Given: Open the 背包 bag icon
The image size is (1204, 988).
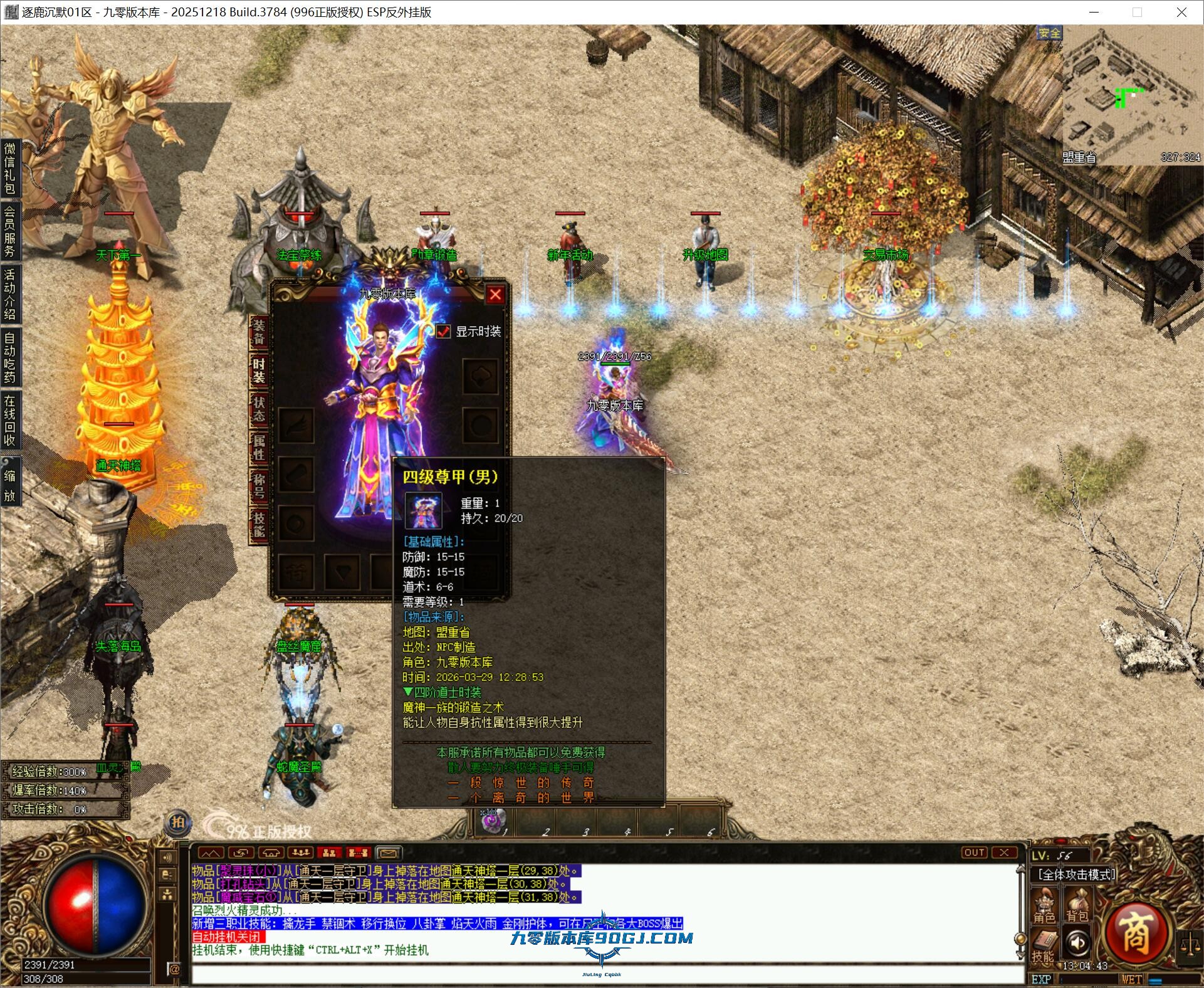Looking at the screenshot, I should [1077, 907].
